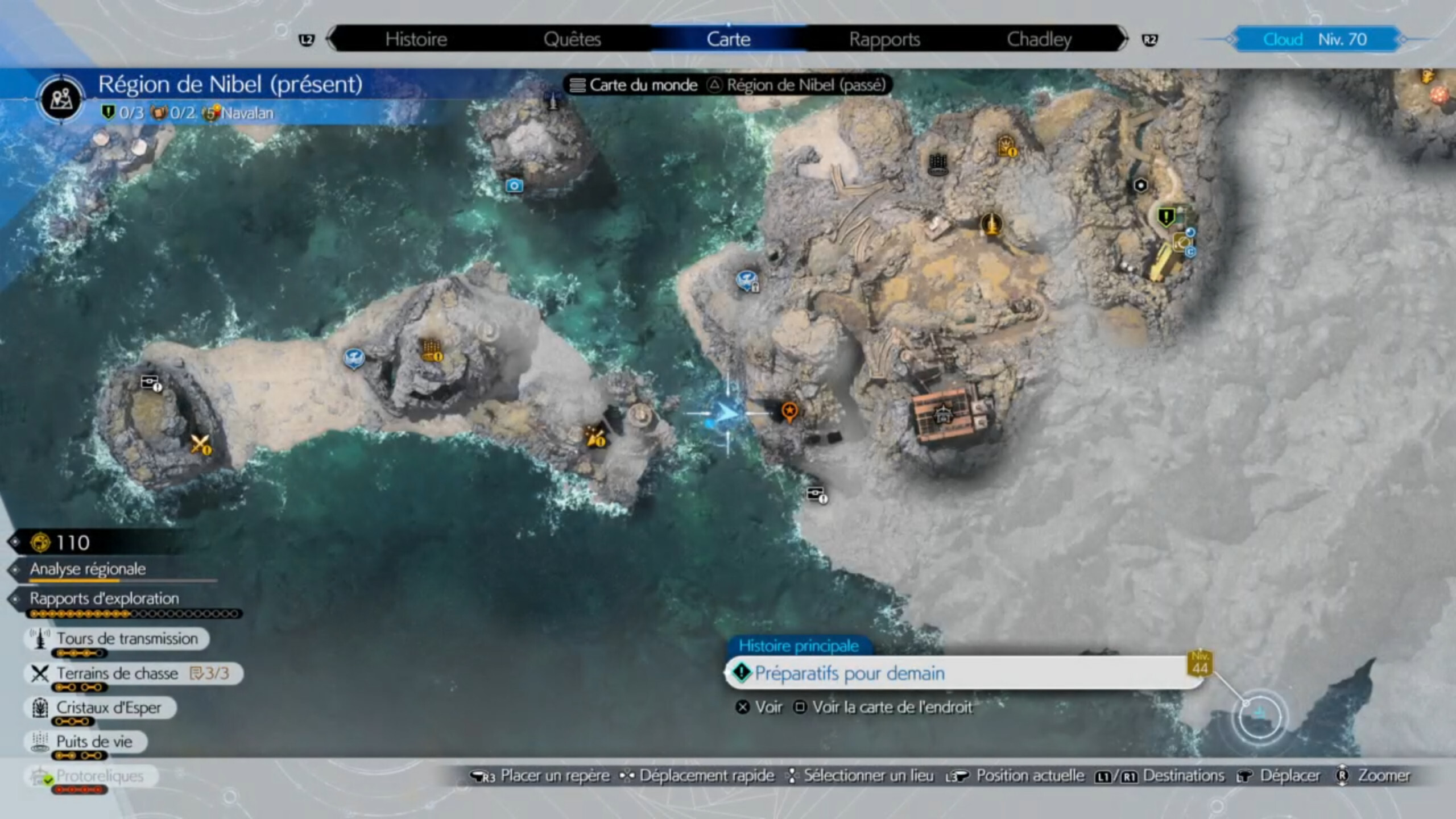The height and width of the screenshot is (819, 1456).
Task: Open the Chadley tab
Action: pyautogui.click(x=1039, y=39)
